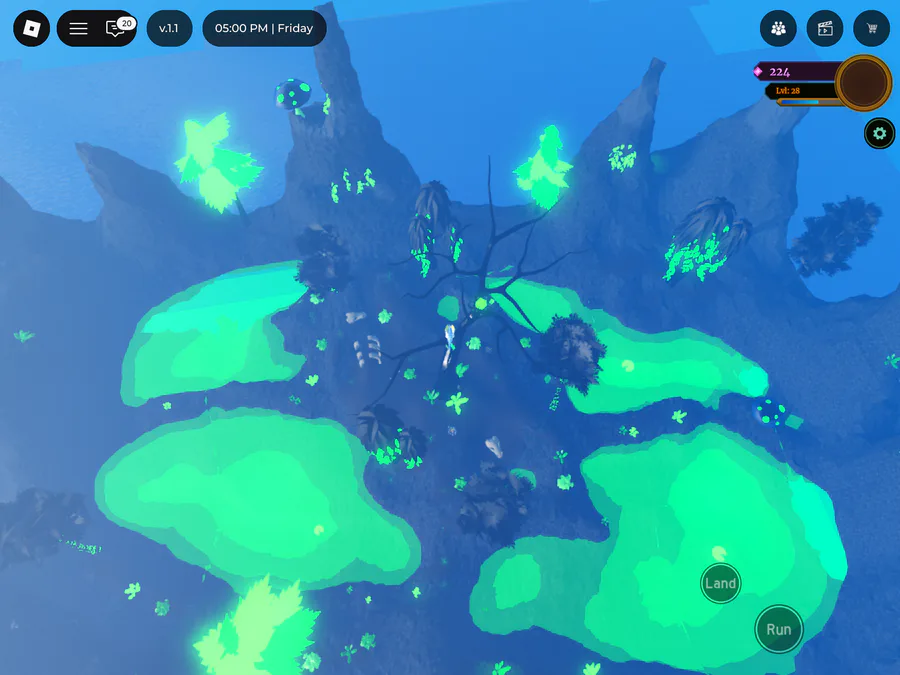This screenshot has width=900, height=675.
Task: Open the hamburger menu
Action: pyautogui.click(x=78, y=28)
